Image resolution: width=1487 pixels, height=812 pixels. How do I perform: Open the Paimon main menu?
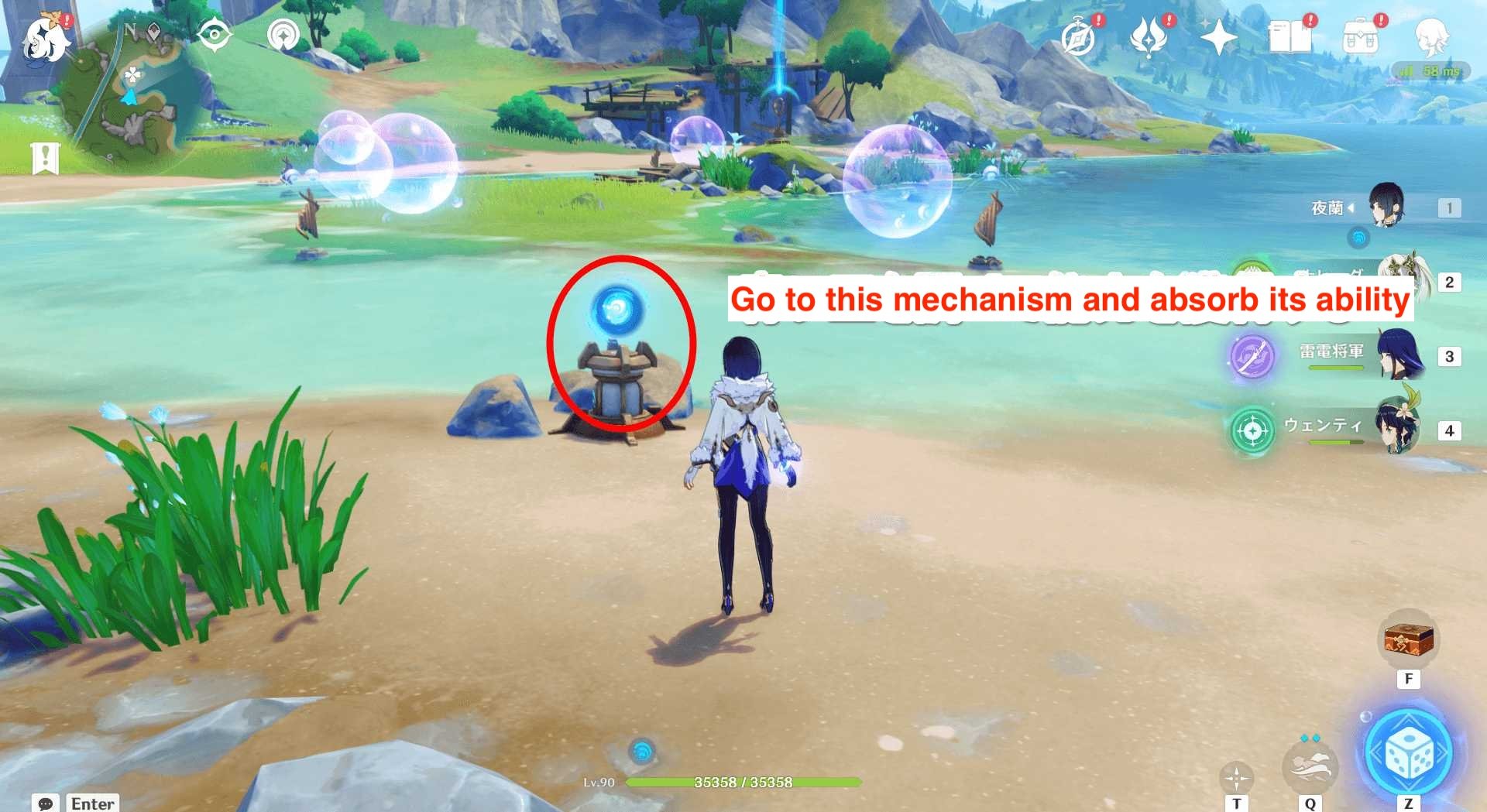tap(44, 39)
